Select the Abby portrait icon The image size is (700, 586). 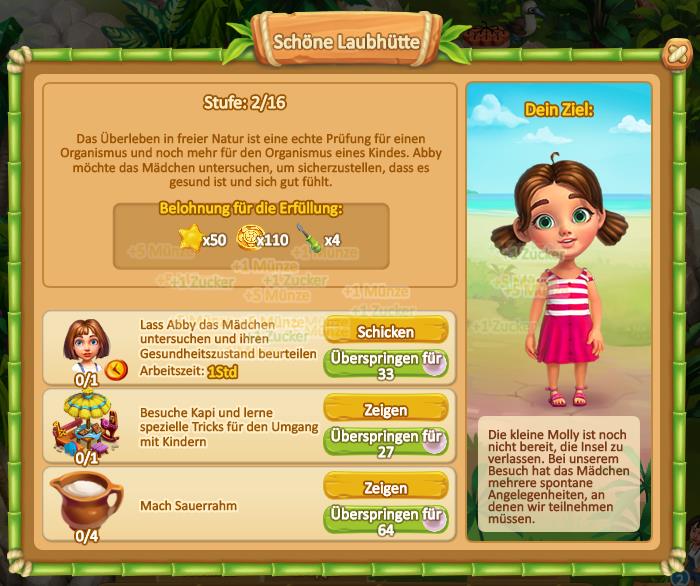(86, 342)
